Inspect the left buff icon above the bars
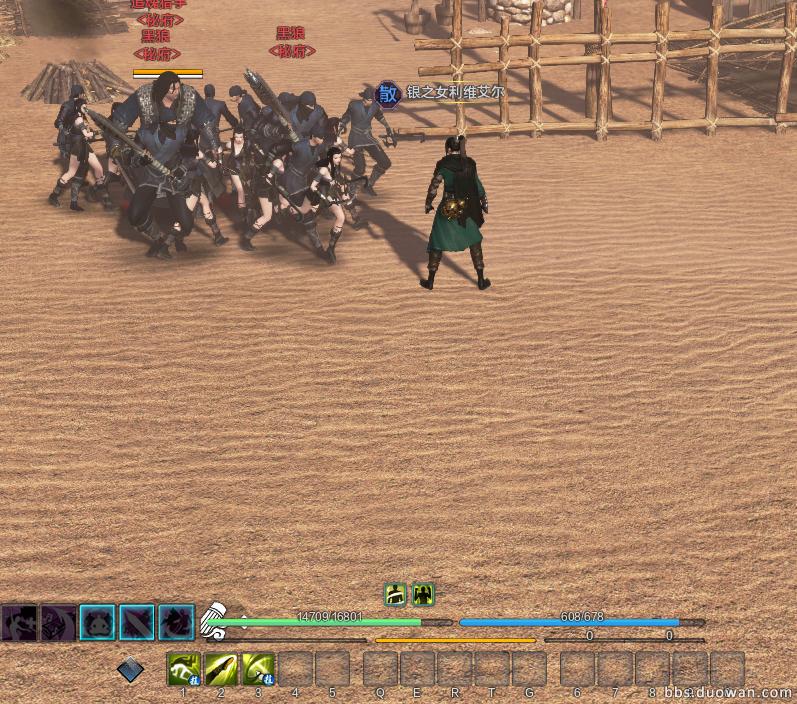 pyautogui.click(x=395, y=594)
